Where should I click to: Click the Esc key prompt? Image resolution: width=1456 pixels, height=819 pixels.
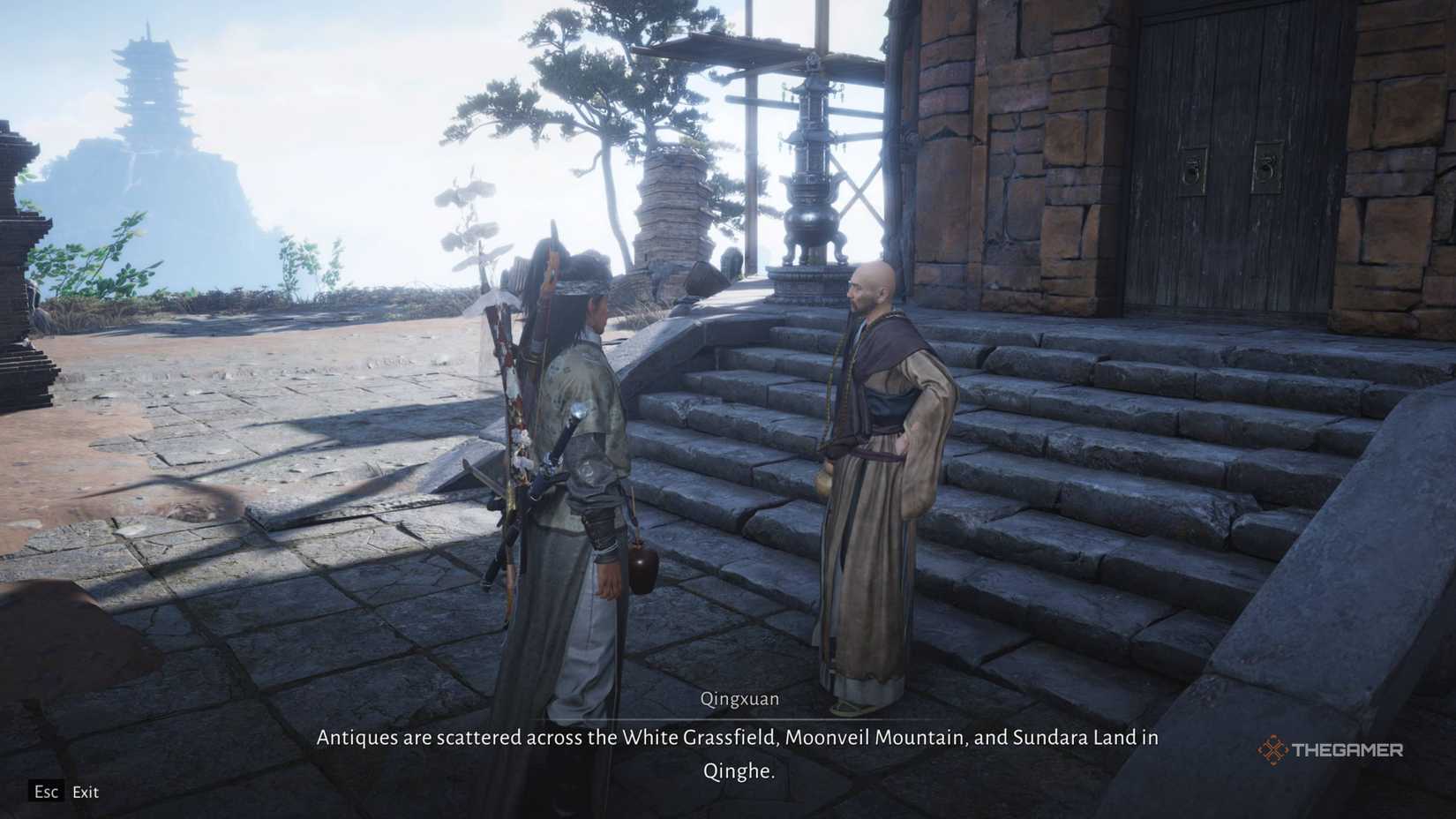coord(46,792)
